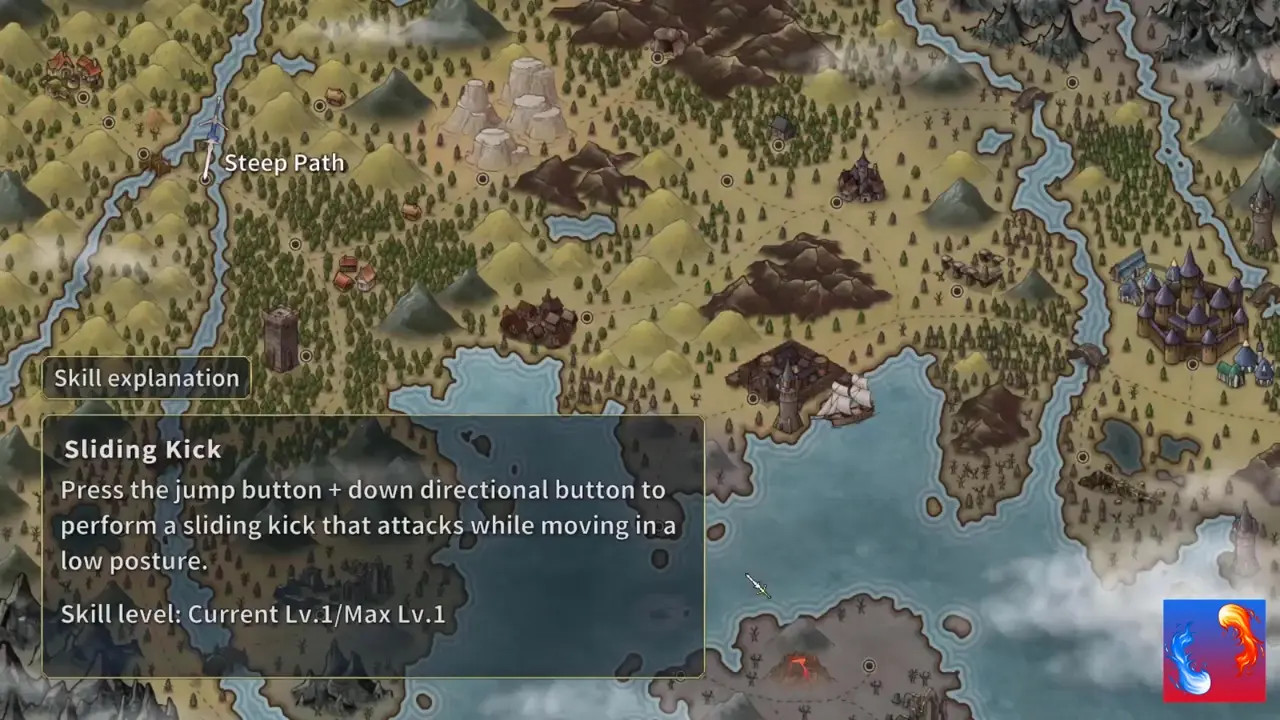Click the fire and water logo watermark

click(x=1214, y=650)
